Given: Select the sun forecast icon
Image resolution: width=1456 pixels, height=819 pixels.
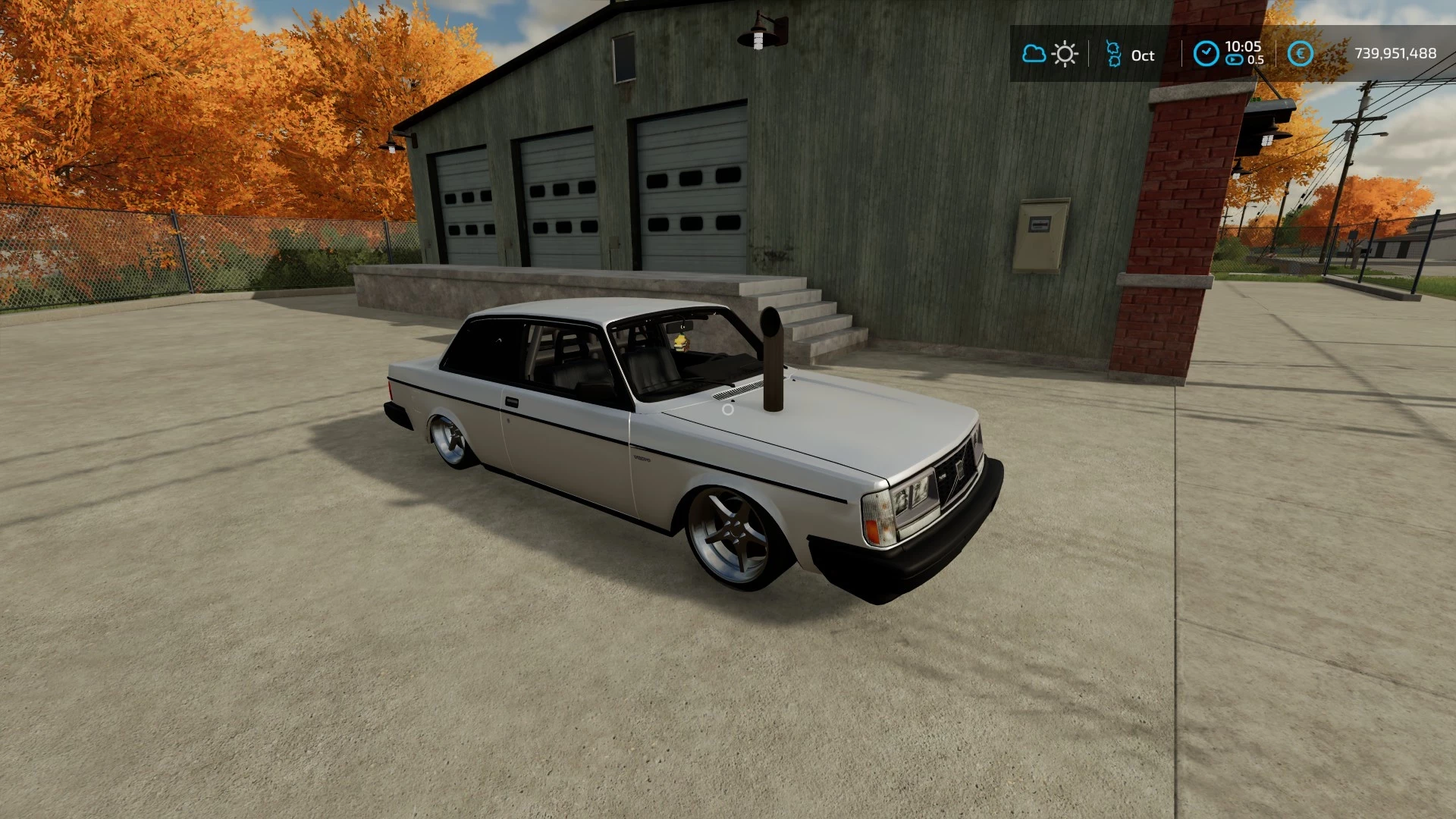Looking at the screenshot, I should 1065,53.
